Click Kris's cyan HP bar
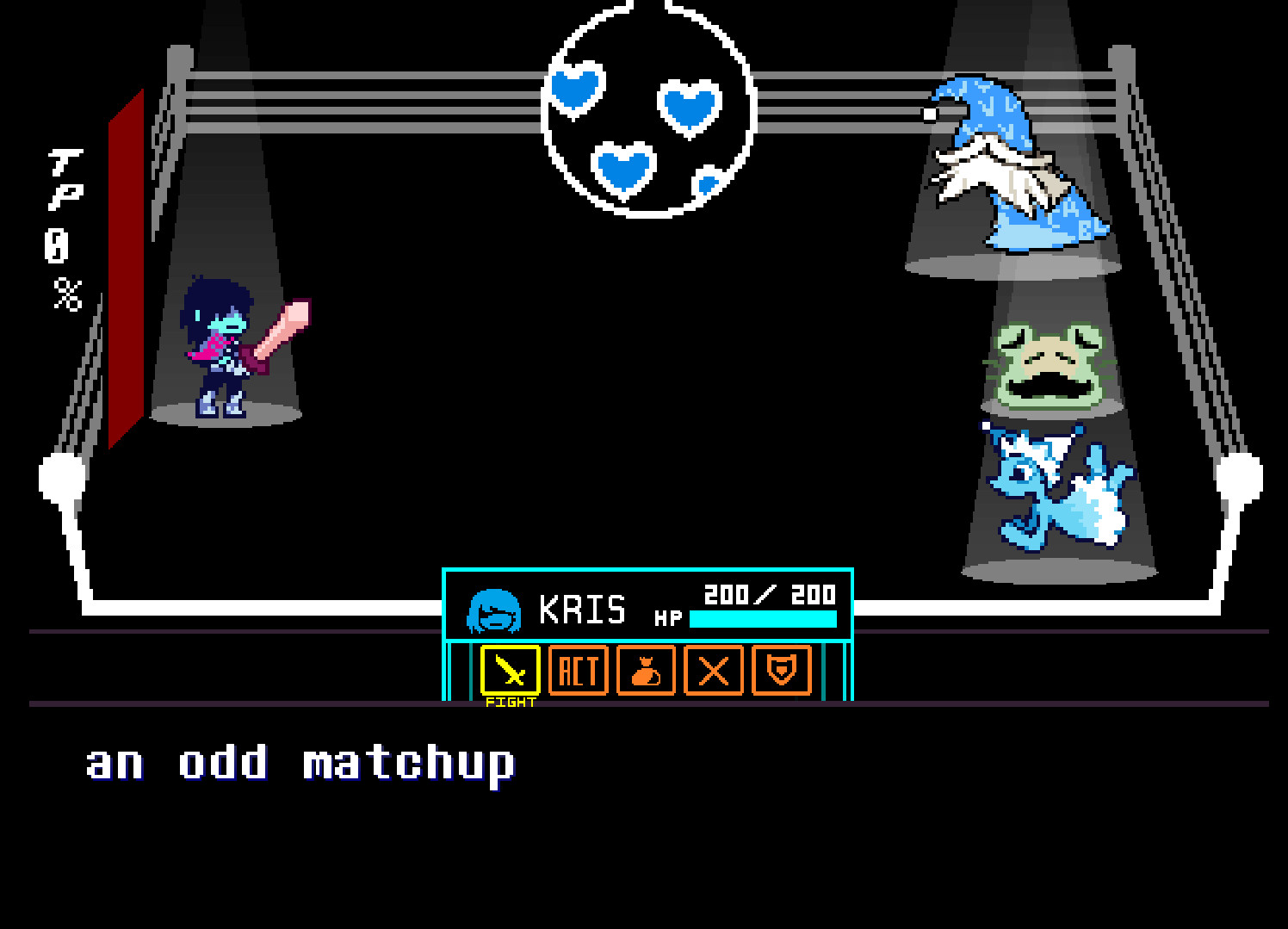Image resolution: width=1288 pixels, height=929 pixels. (x=763, y=618)
